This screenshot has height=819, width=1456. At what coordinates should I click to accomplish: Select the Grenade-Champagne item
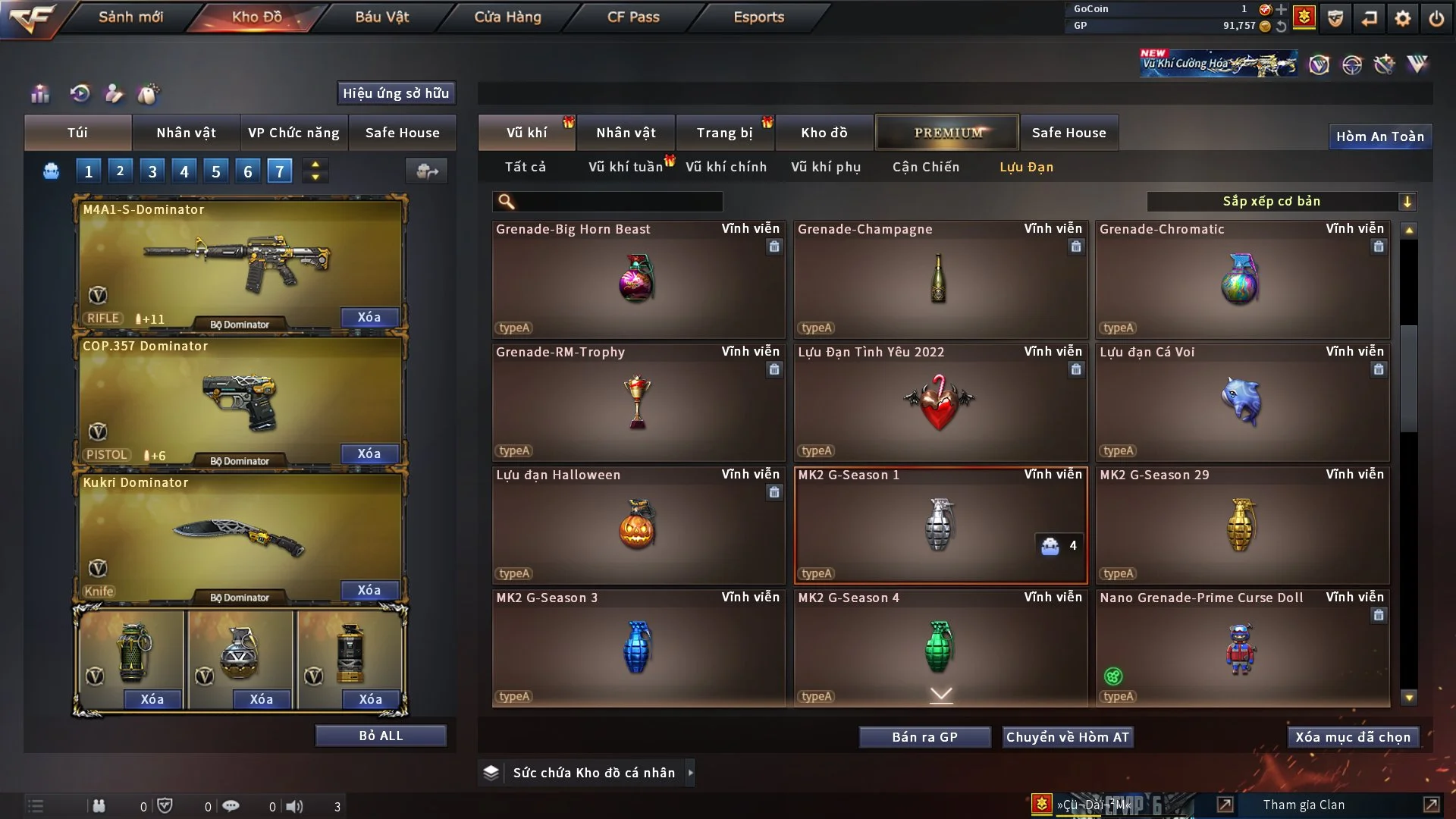[x=940, y=280]
